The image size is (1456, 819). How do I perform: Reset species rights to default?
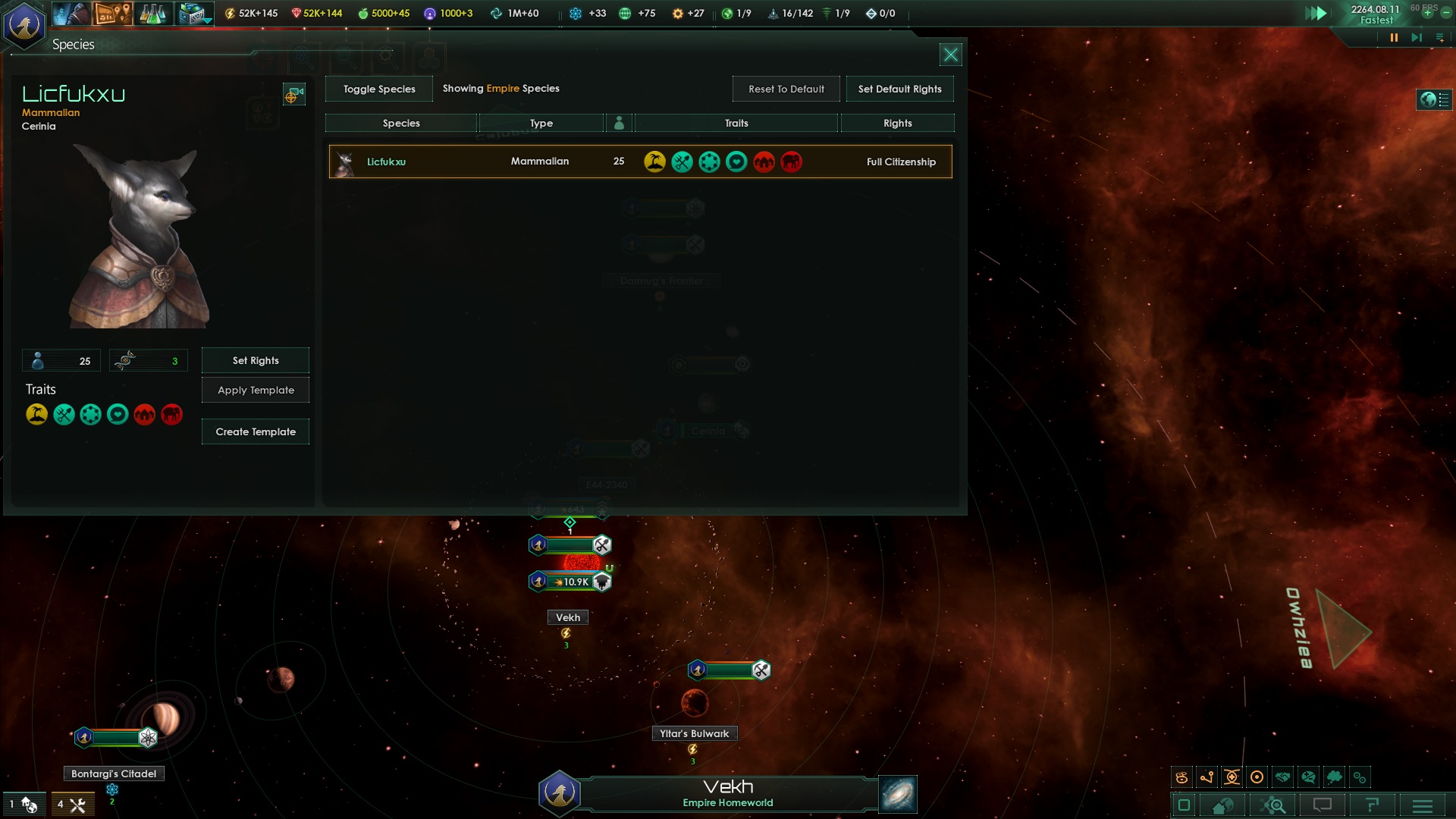click(x=786, y=89)
